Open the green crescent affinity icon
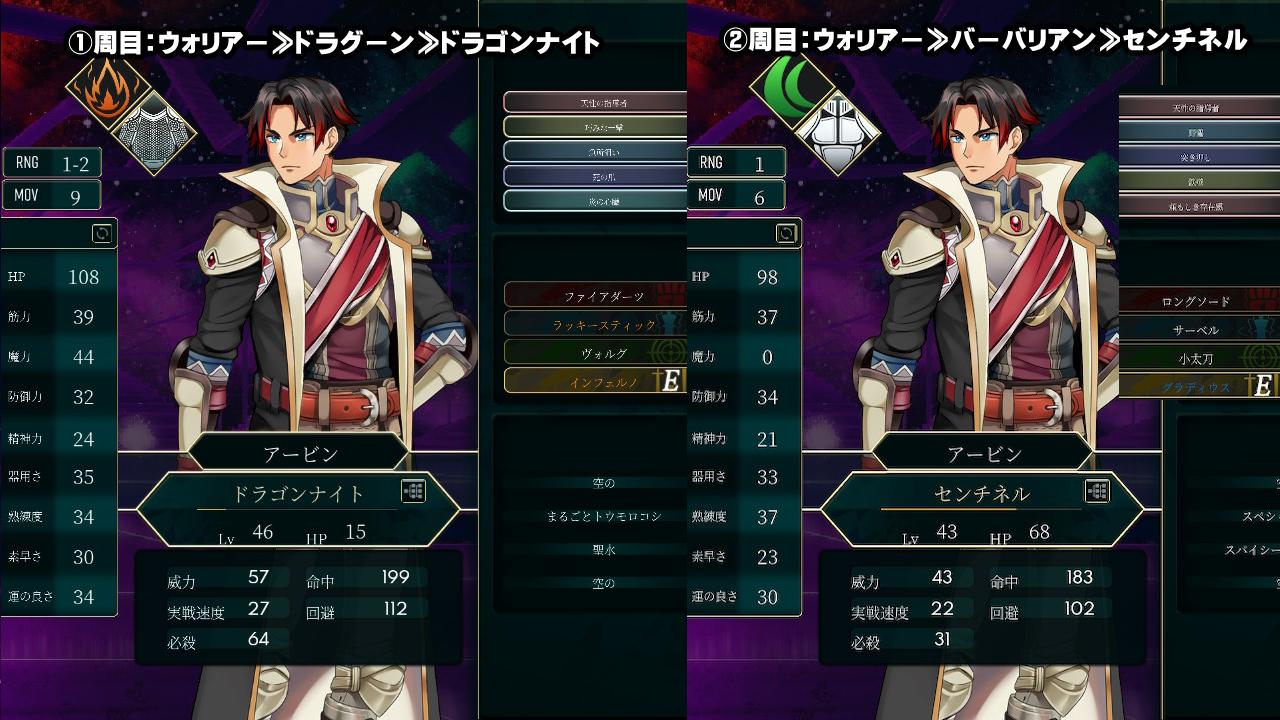Screen dimensions: 1280x720 pyautogui.click(x=791, y=85)
